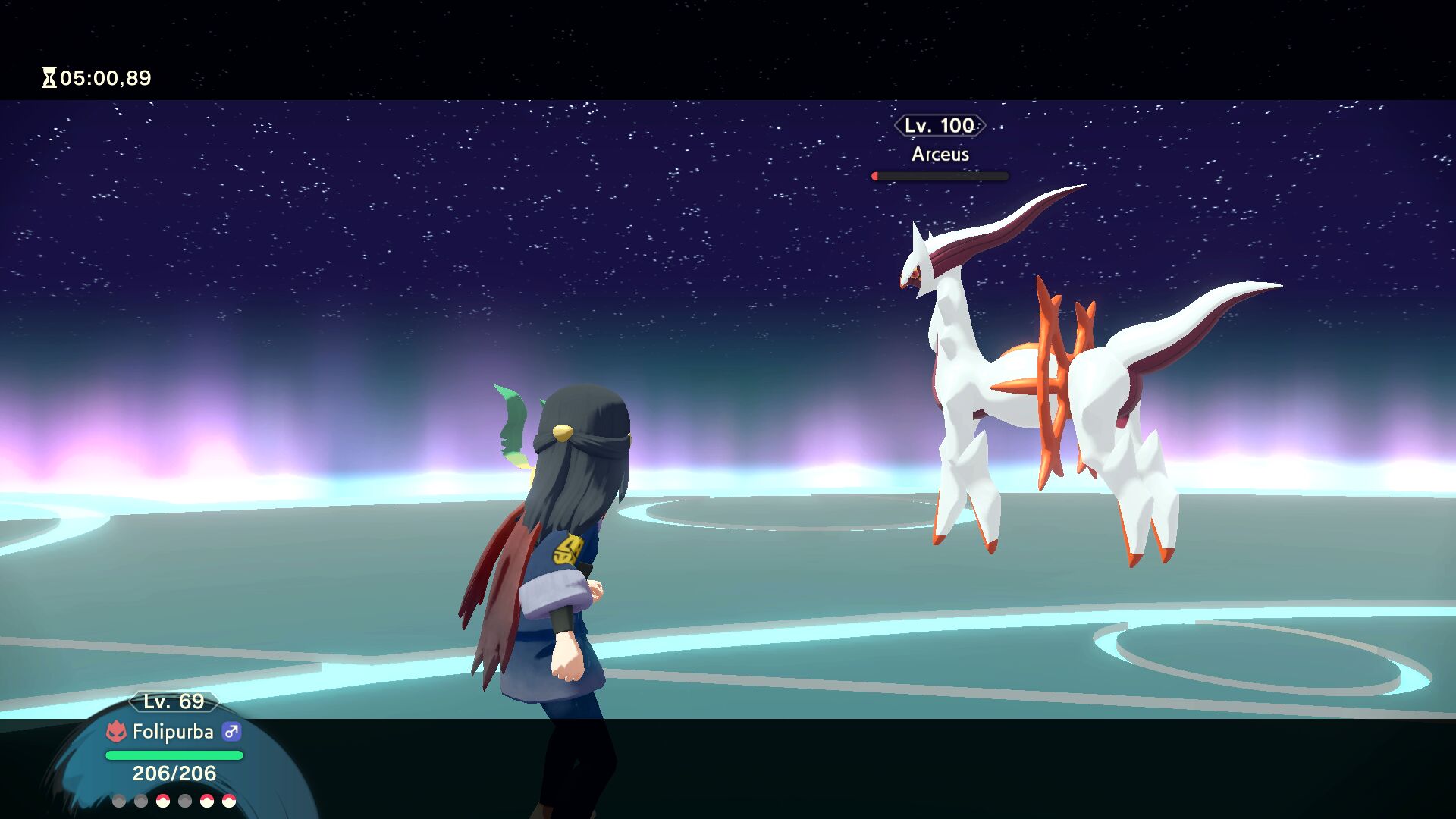
Task: Select the Arceus target nameplate
Action: pyautogui.click(x=940, y=154)
